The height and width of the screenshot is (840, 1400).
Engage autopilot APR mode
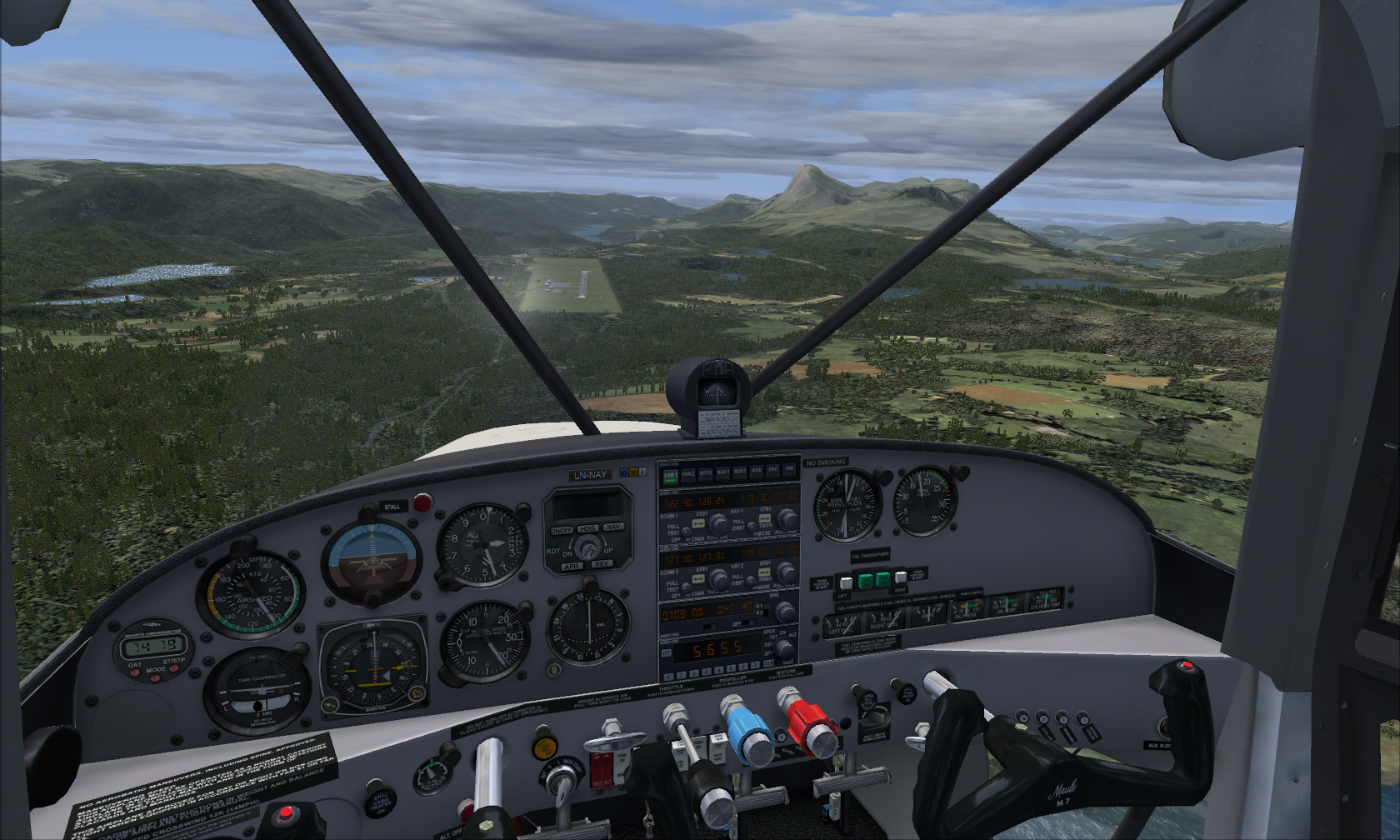[572, 567]
